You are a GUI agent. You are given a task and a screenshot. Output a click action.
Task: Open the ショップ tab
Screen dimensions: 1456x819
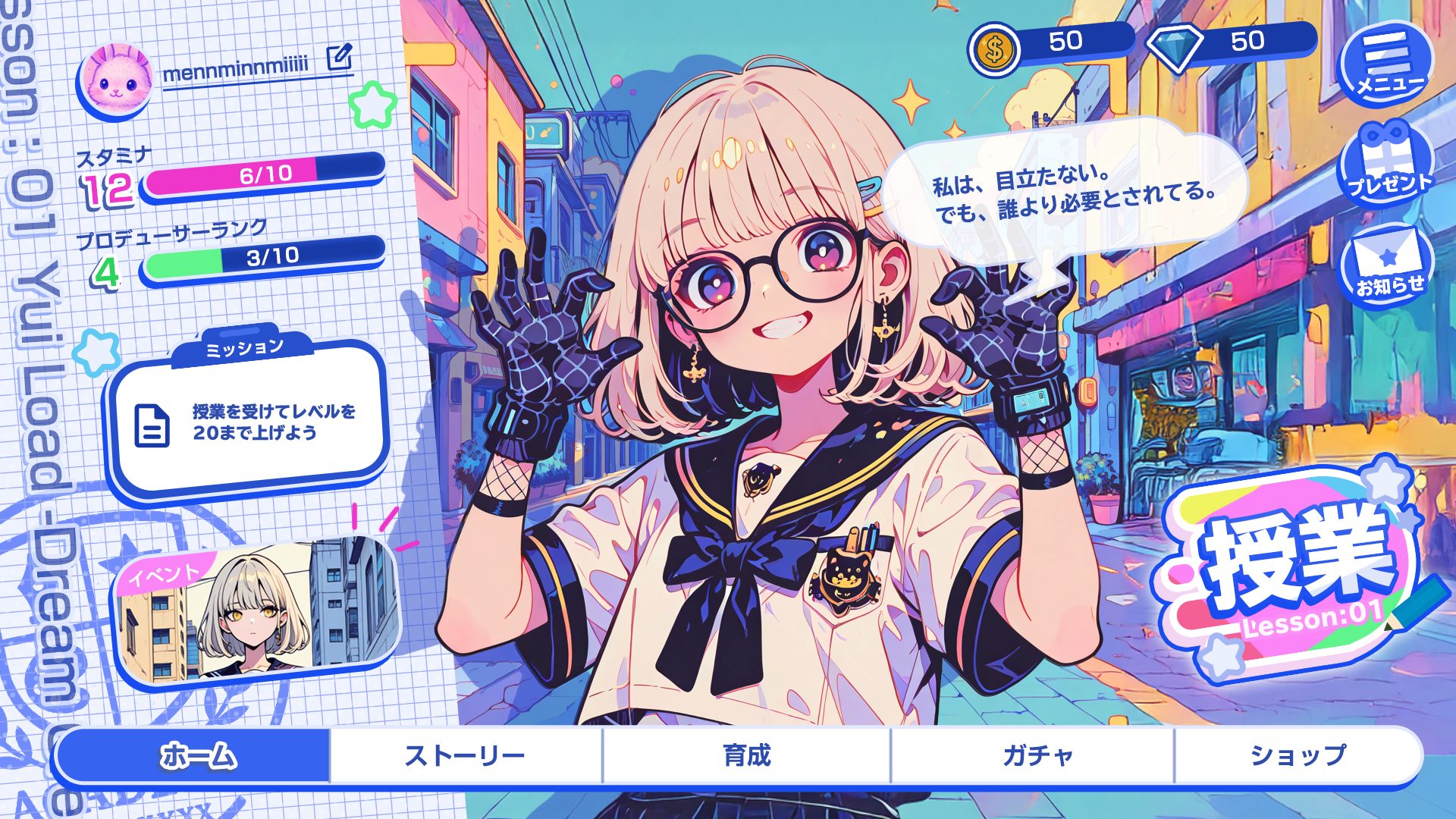pos(1297,755)
